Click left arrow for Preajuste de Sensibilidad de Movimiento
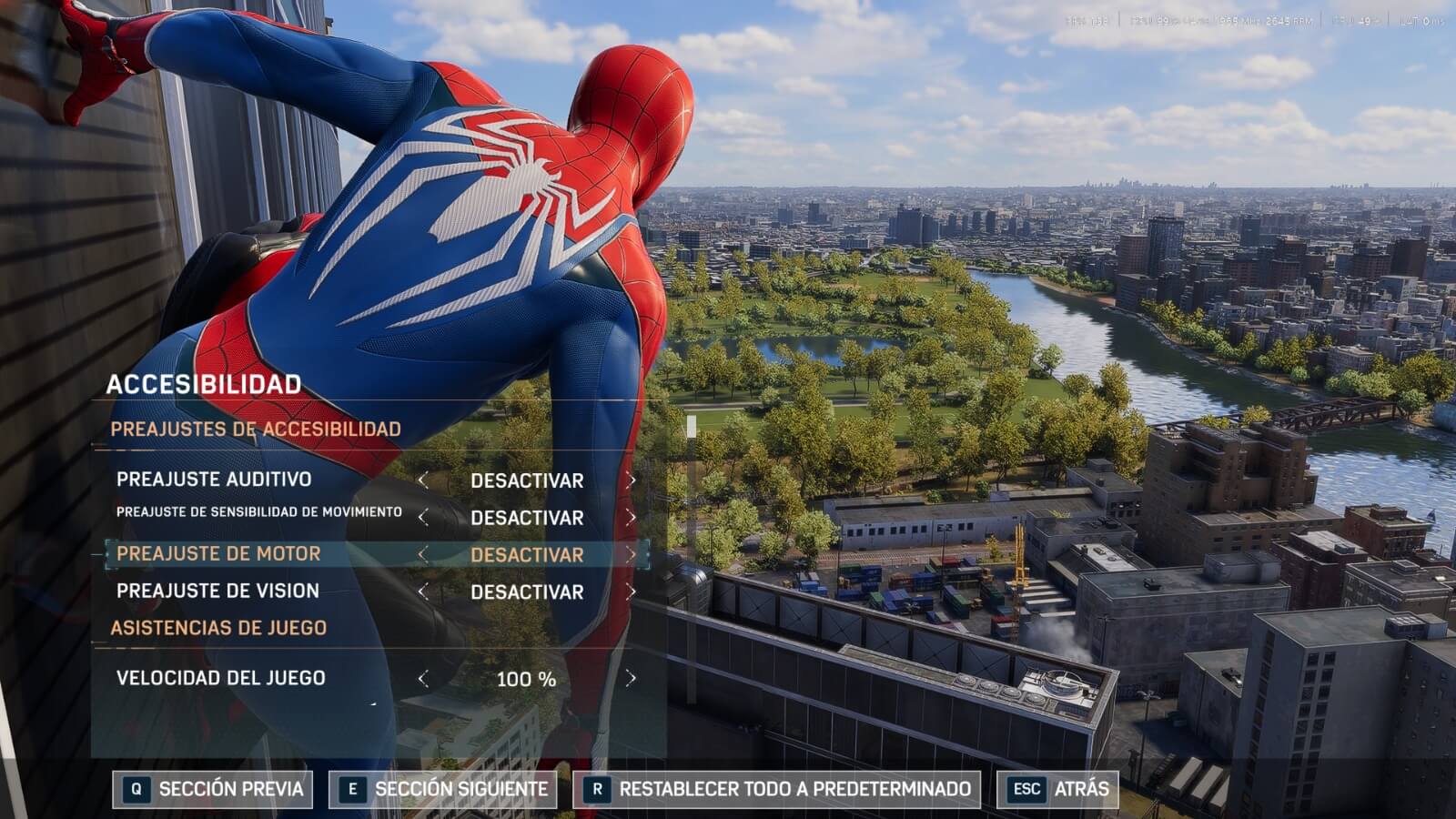The width and height of the screenshot is (1456, 819). 423,517
